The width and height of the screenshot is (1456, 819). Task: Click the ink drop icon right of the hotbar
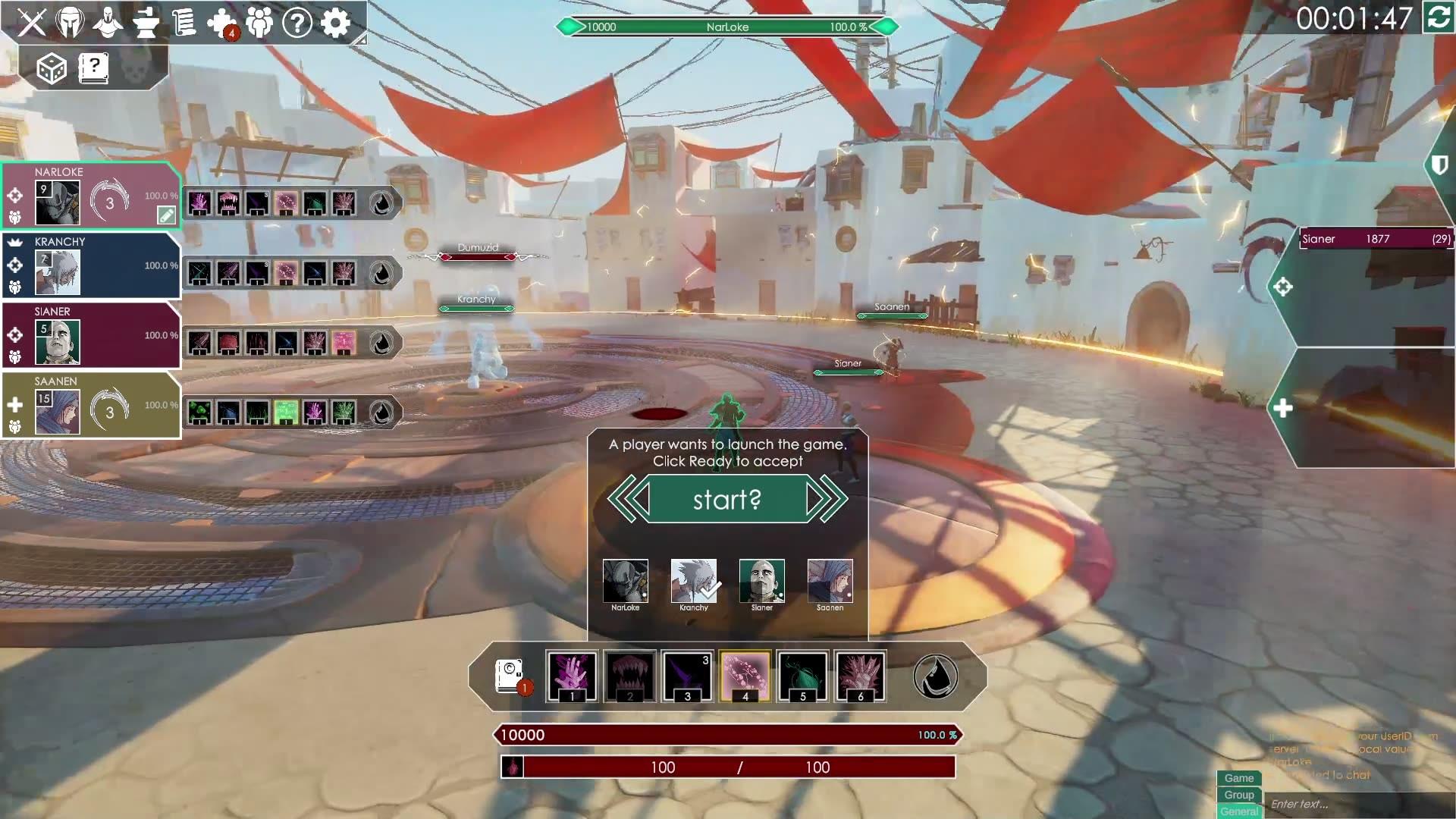point(934,675)
